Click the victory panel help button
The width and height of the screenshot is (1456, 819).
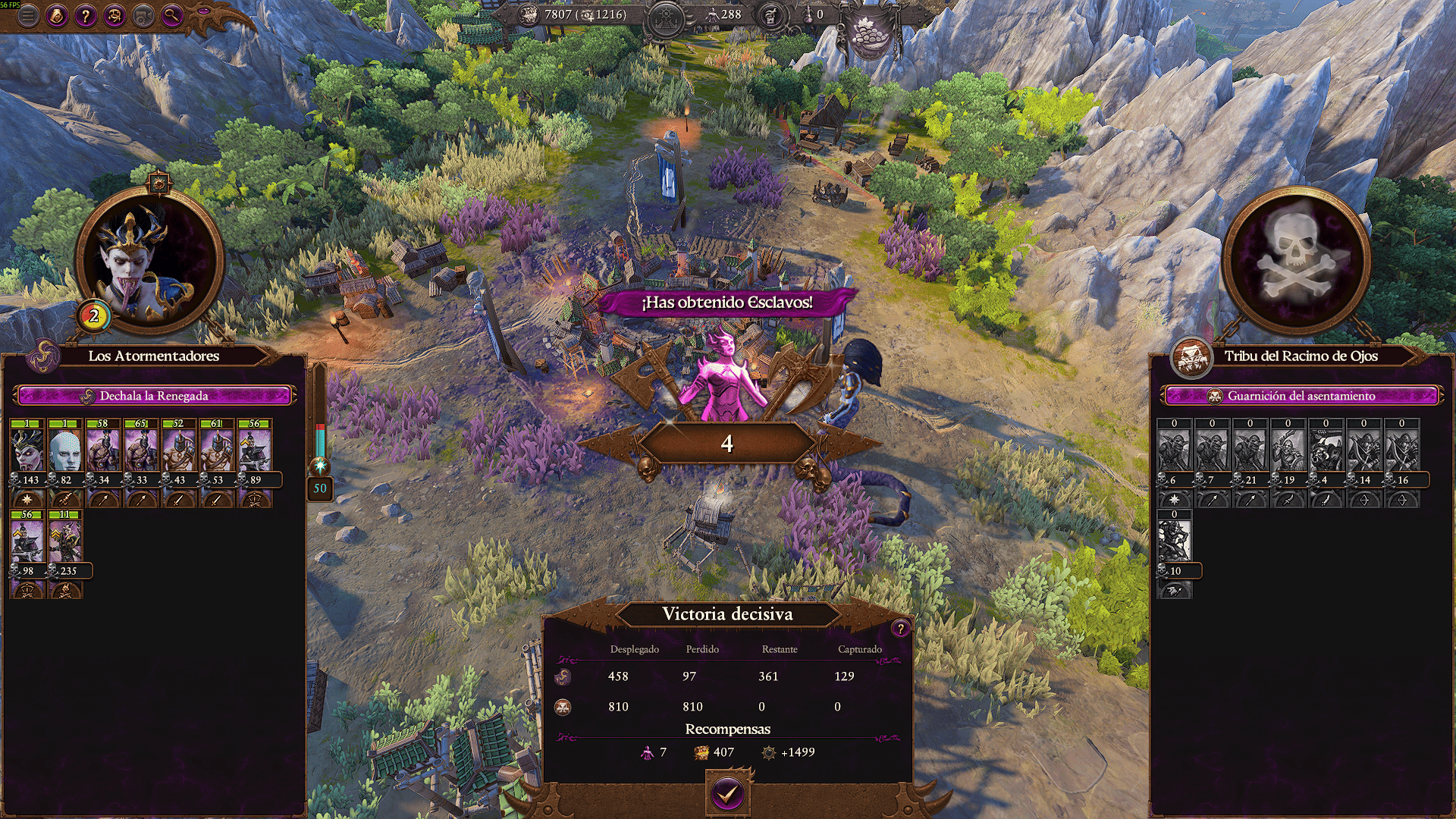tap(900, 628)
